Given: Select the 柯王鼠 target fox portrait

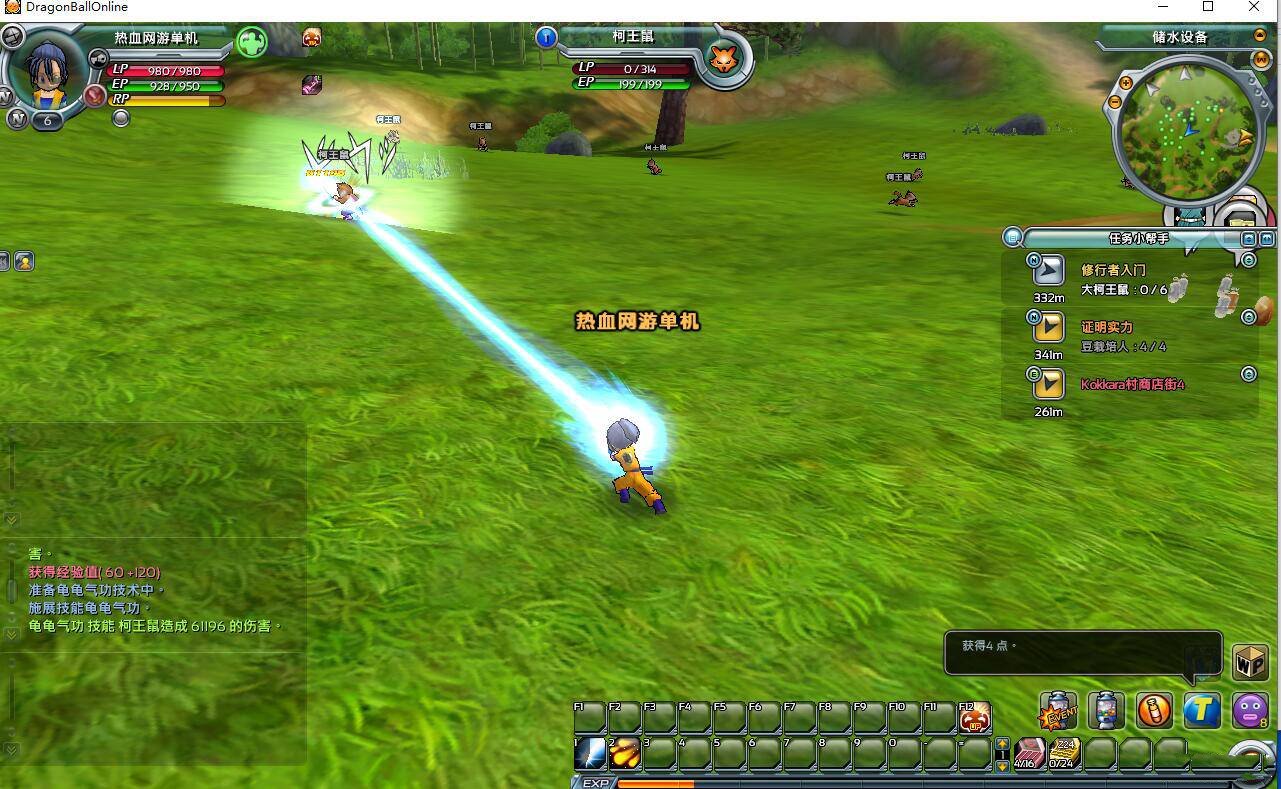Looking at the screenshot, I should [x=722, y=59].
